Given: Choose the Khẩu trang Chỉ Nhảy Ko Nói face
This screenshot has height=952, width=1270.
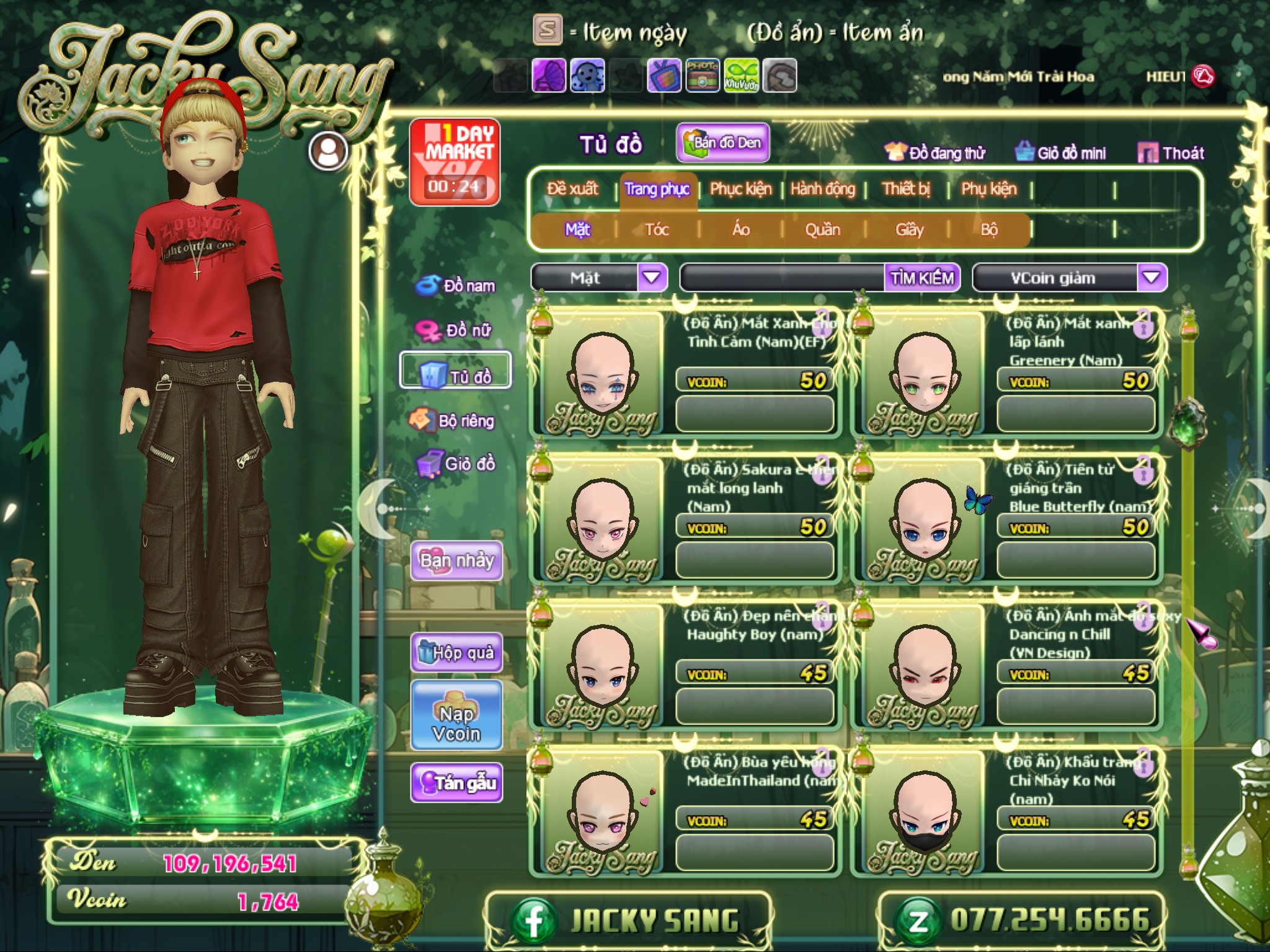Looking at the screenshot, I should (923, 811).
